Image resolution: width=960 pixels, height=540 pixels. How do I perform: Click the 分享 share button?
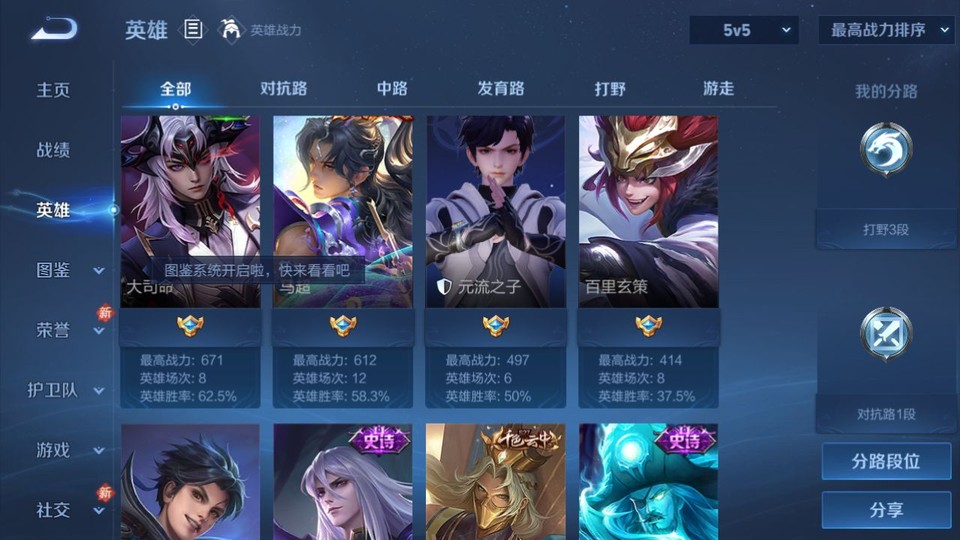pyautogui.click(x=886, y=510)
